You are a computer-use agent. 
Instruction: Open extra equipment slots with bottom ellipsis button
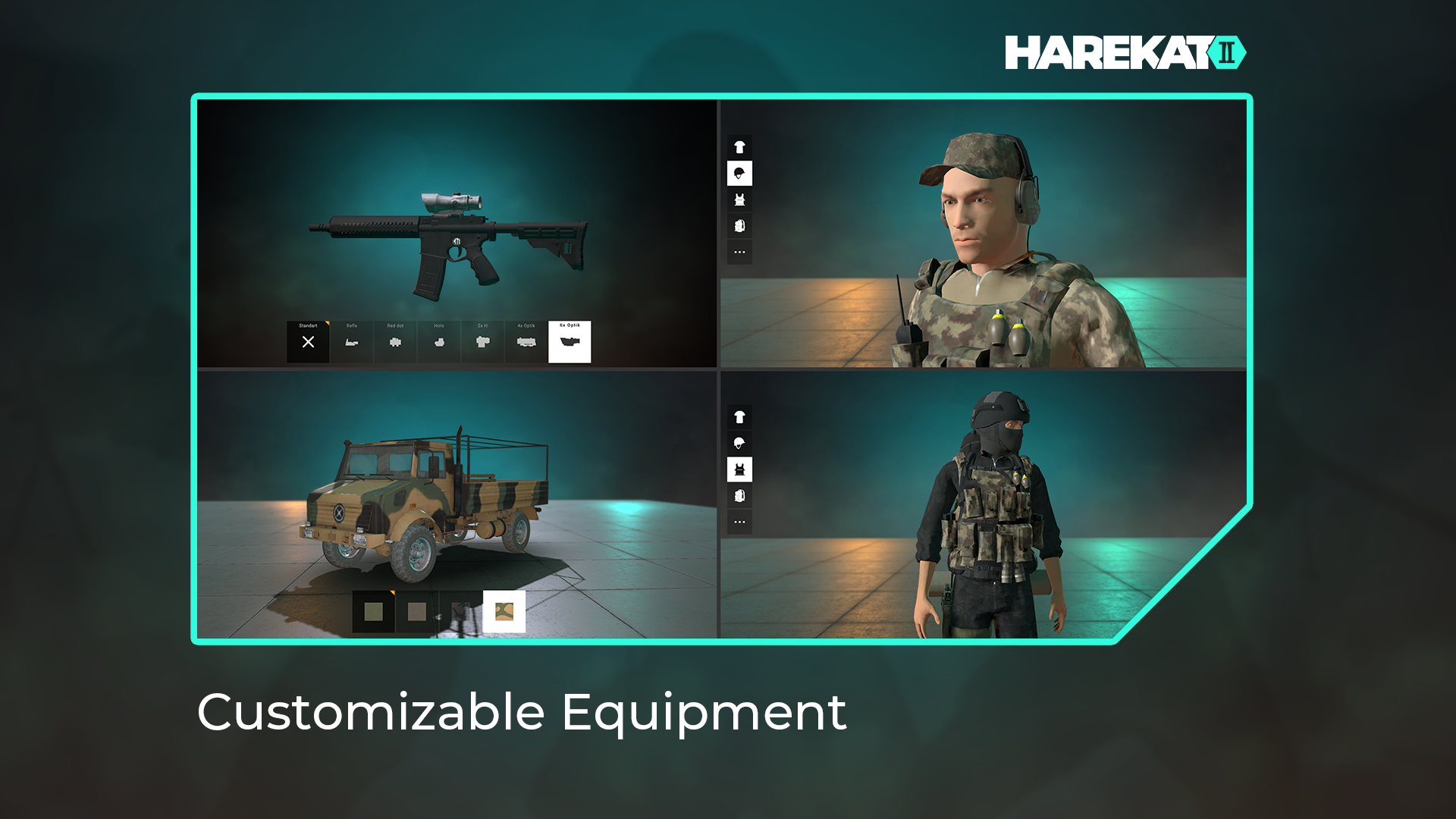click(x=739, y=521)
